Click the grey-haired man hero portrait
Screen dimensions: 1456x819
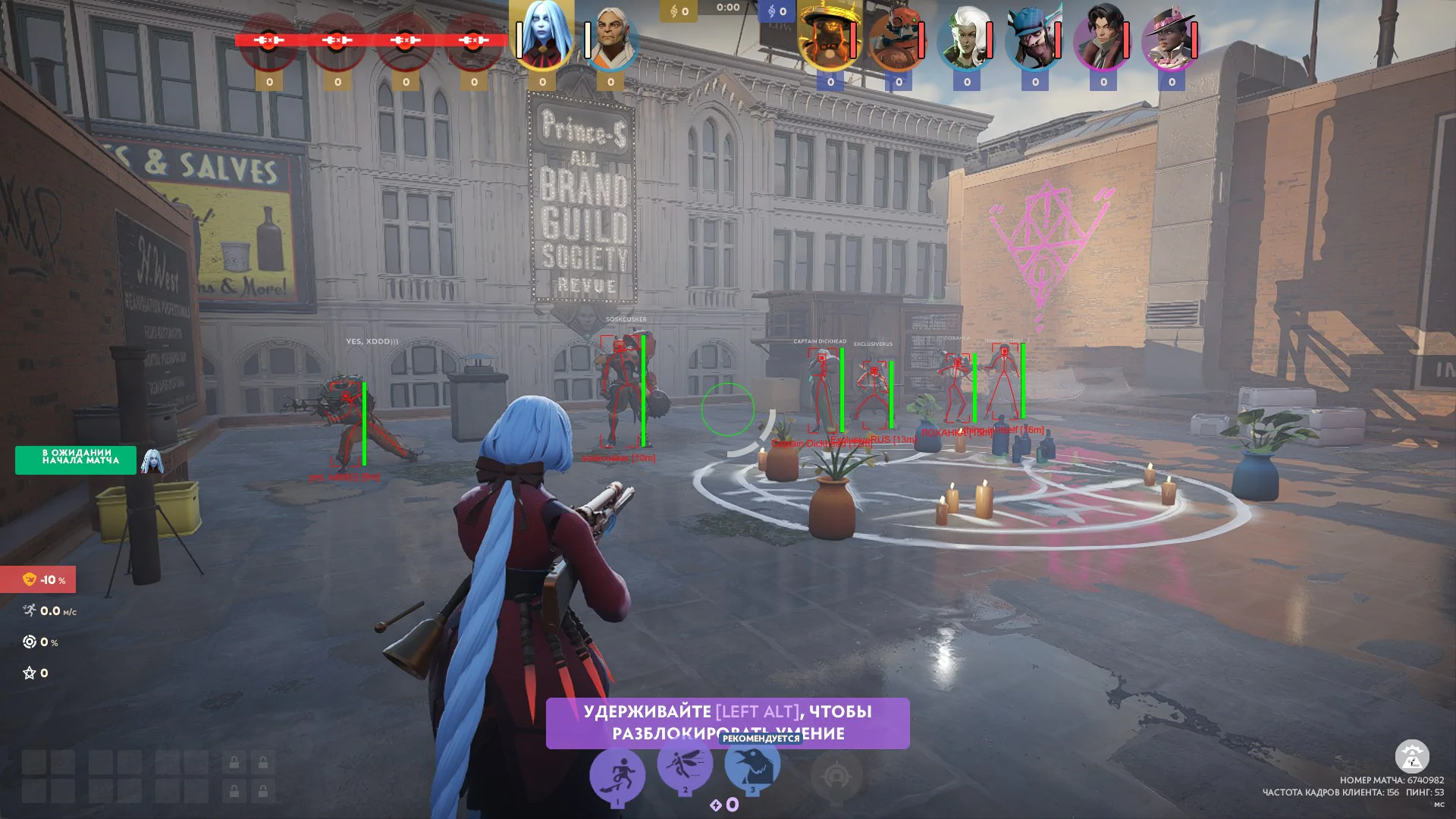coord(610,39)
